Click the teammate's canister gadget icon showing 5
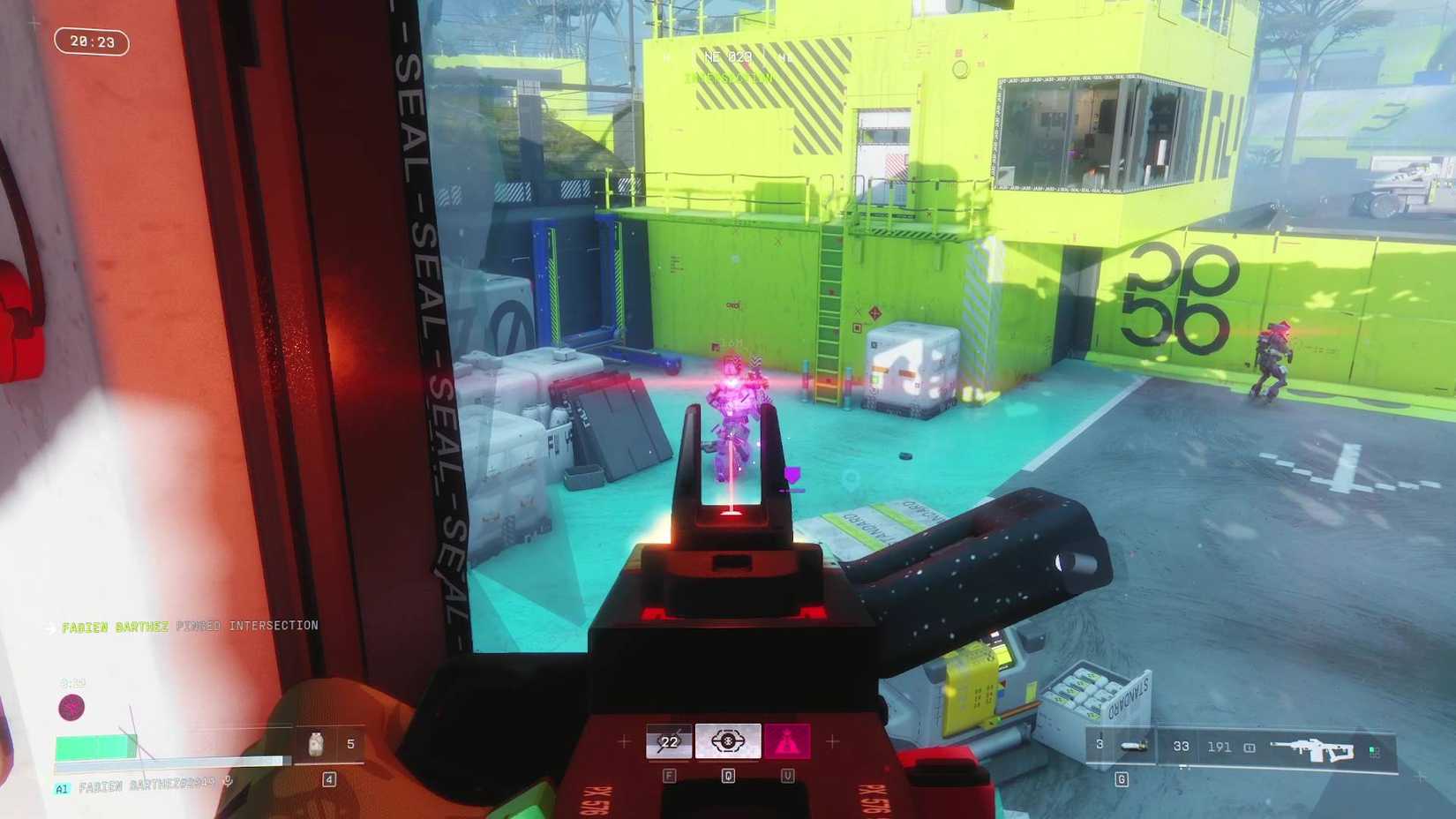Image resolution: width=1456 pixels, height=819 pixels. pyautogui.click(x=316, y=744)
